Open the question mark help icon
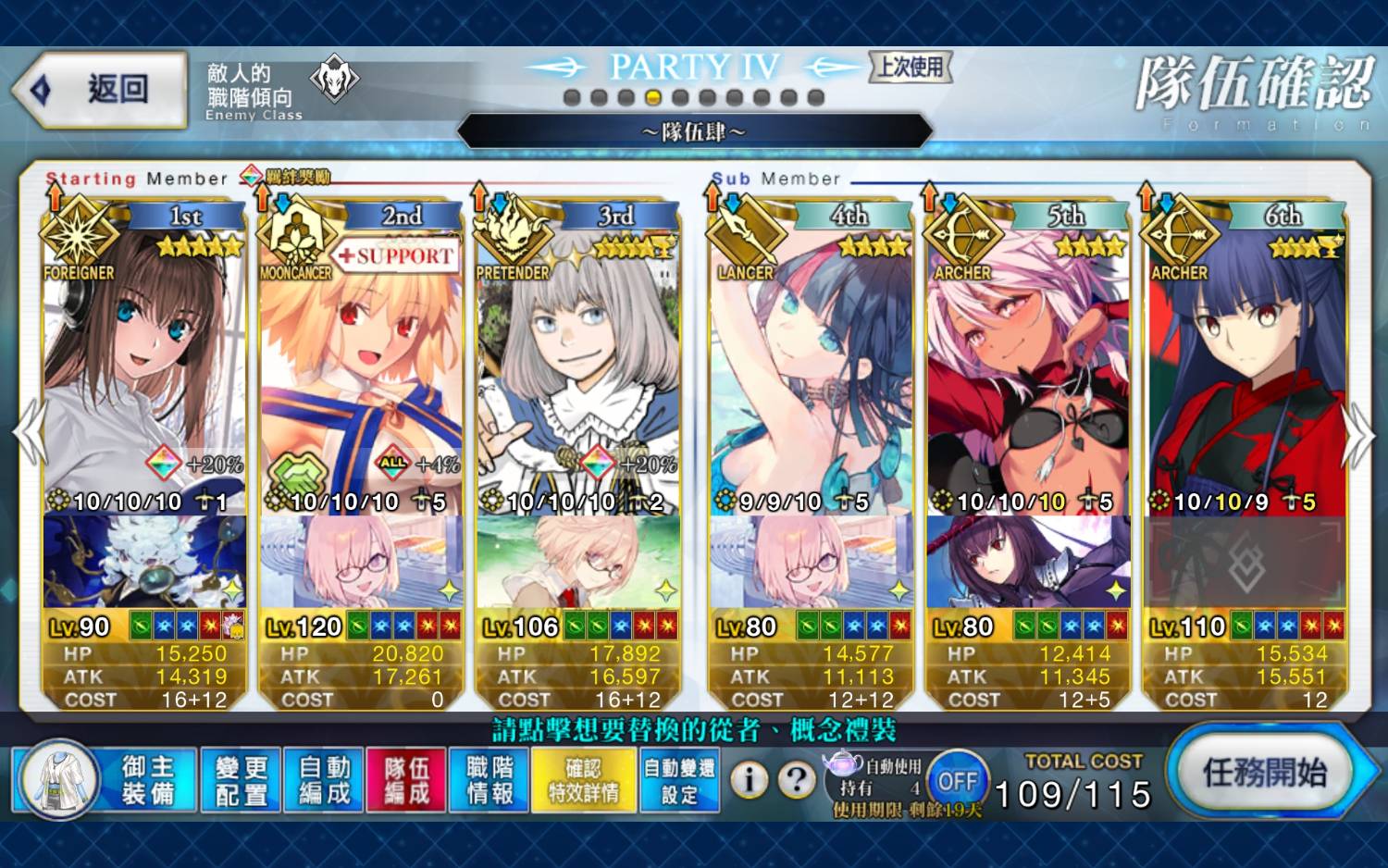1388x868 pixels. [796, 781]
